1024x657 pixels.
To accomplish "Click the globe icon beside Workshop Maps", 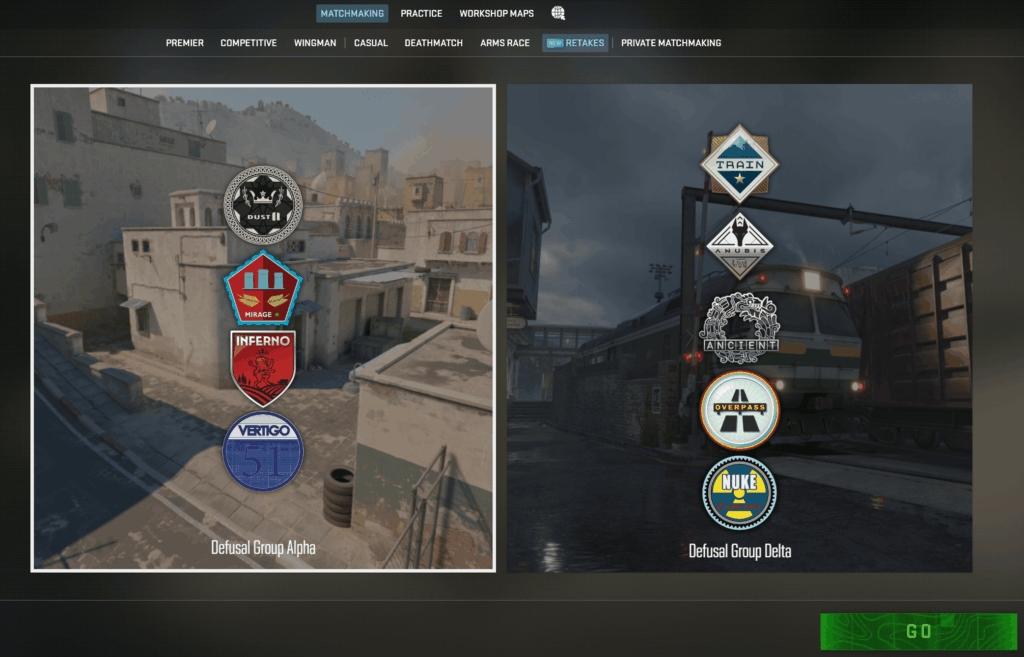I will (558, 14).
